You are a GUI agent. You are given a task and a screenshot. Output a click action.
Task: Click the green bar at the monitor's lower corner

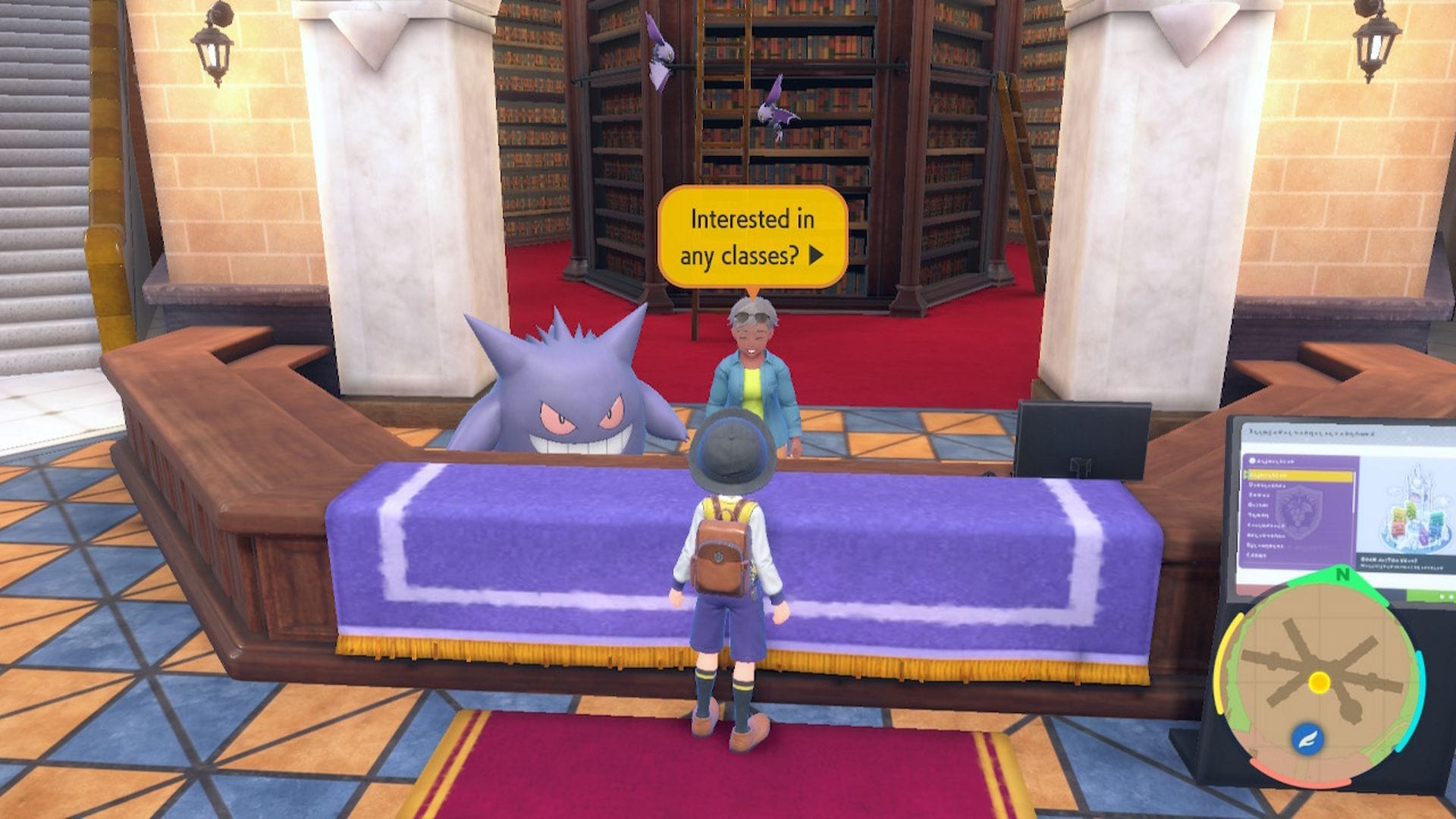1431,593
